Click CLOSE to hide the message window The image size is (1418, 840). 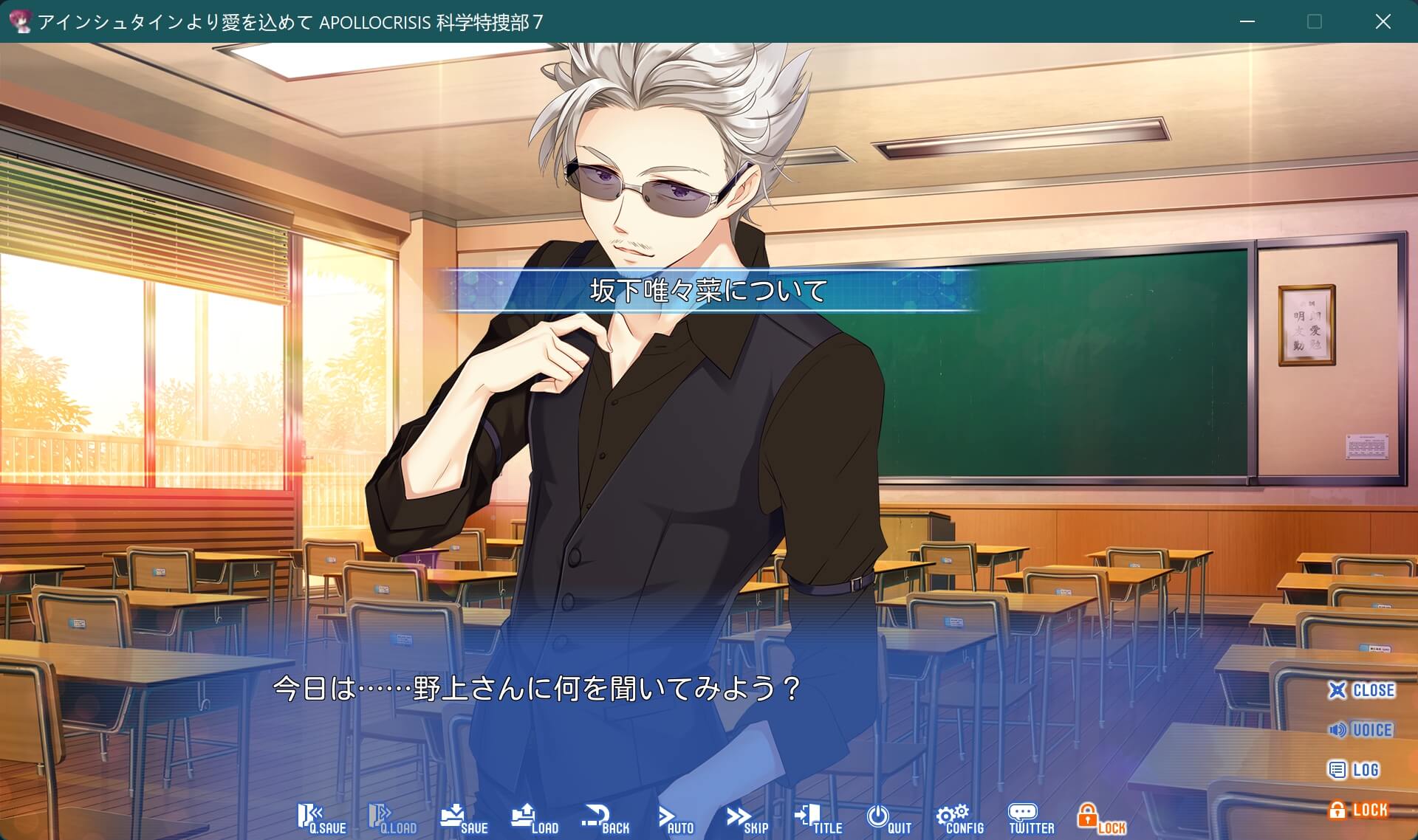pyautogui.click(x=1363, y=691)
